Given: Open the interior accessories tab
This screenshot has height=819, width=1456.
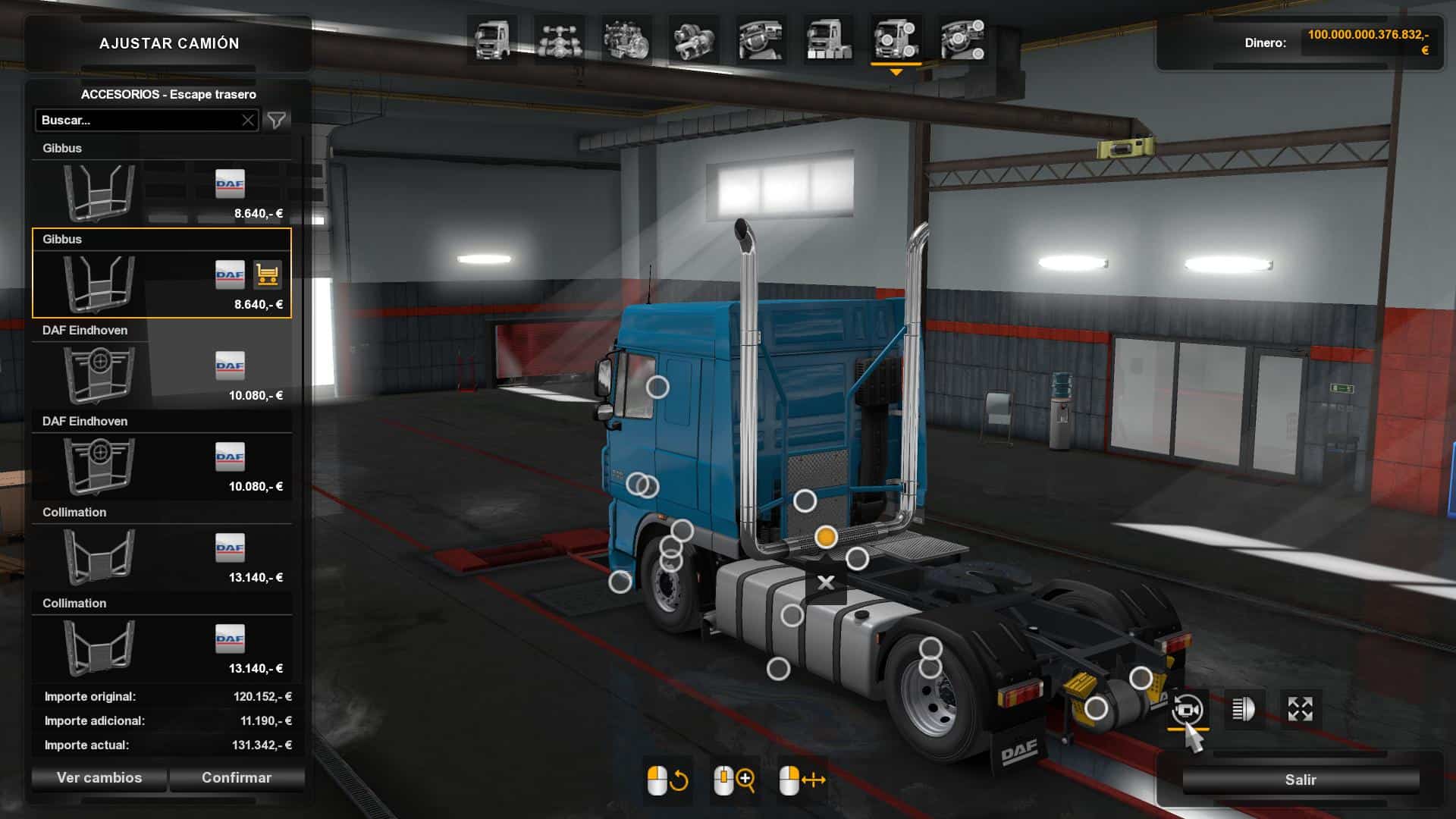Looking at the screenshot, I should tap(963, 39).
